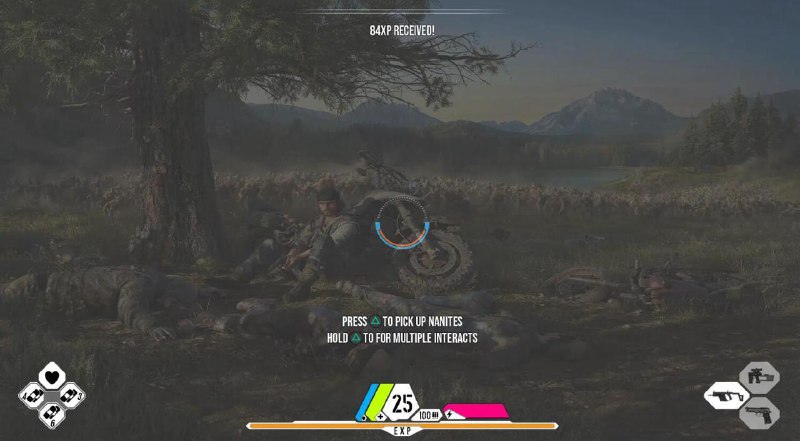Select the heart slot in the item wheel
Image resolution: width=800 pixels, height=441 pixels.
(x=49, y=378)
